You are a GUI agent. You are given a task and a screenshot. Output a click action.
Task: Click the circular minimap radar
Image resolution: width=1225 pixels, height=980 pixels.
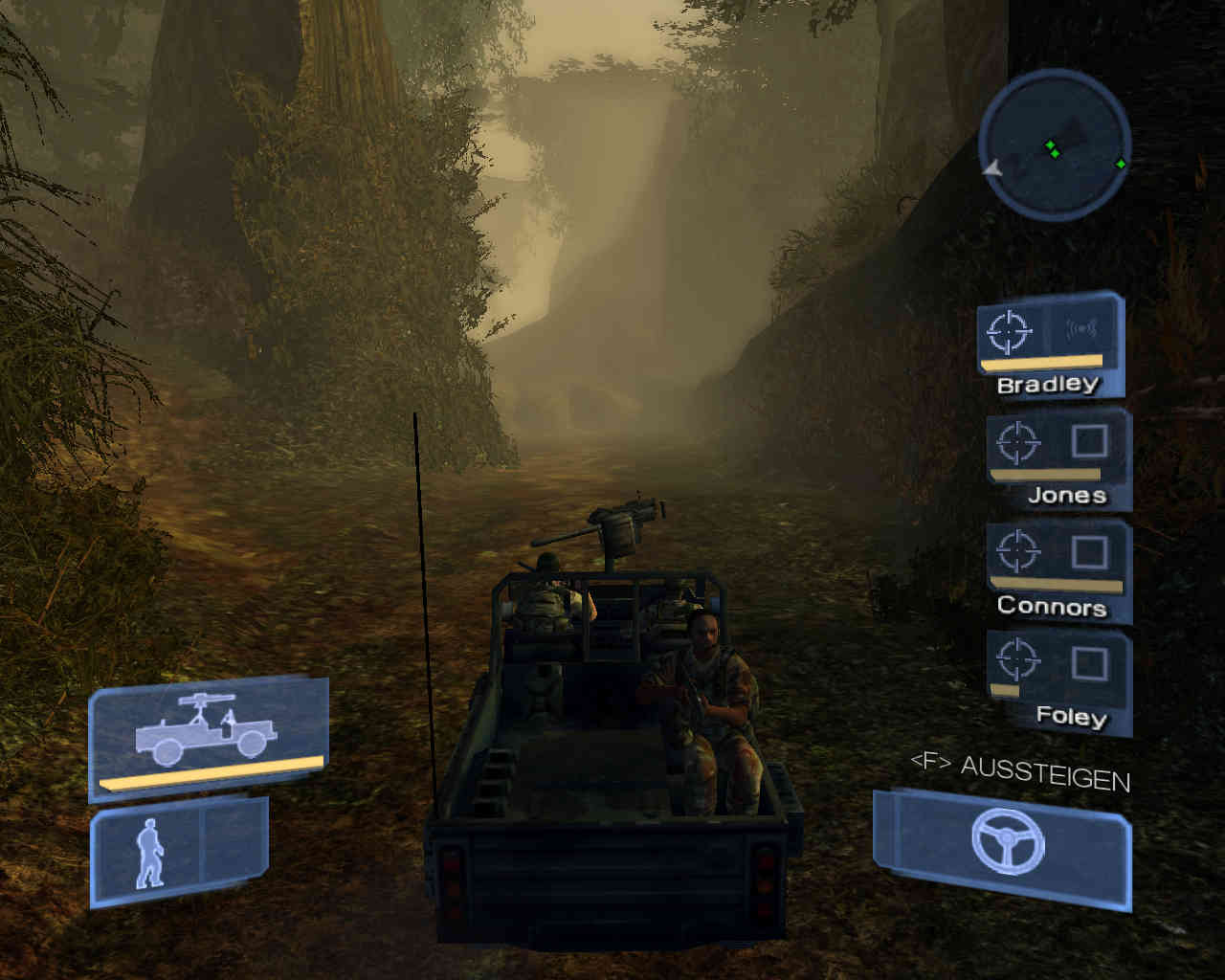click(x=1055, y=146)
